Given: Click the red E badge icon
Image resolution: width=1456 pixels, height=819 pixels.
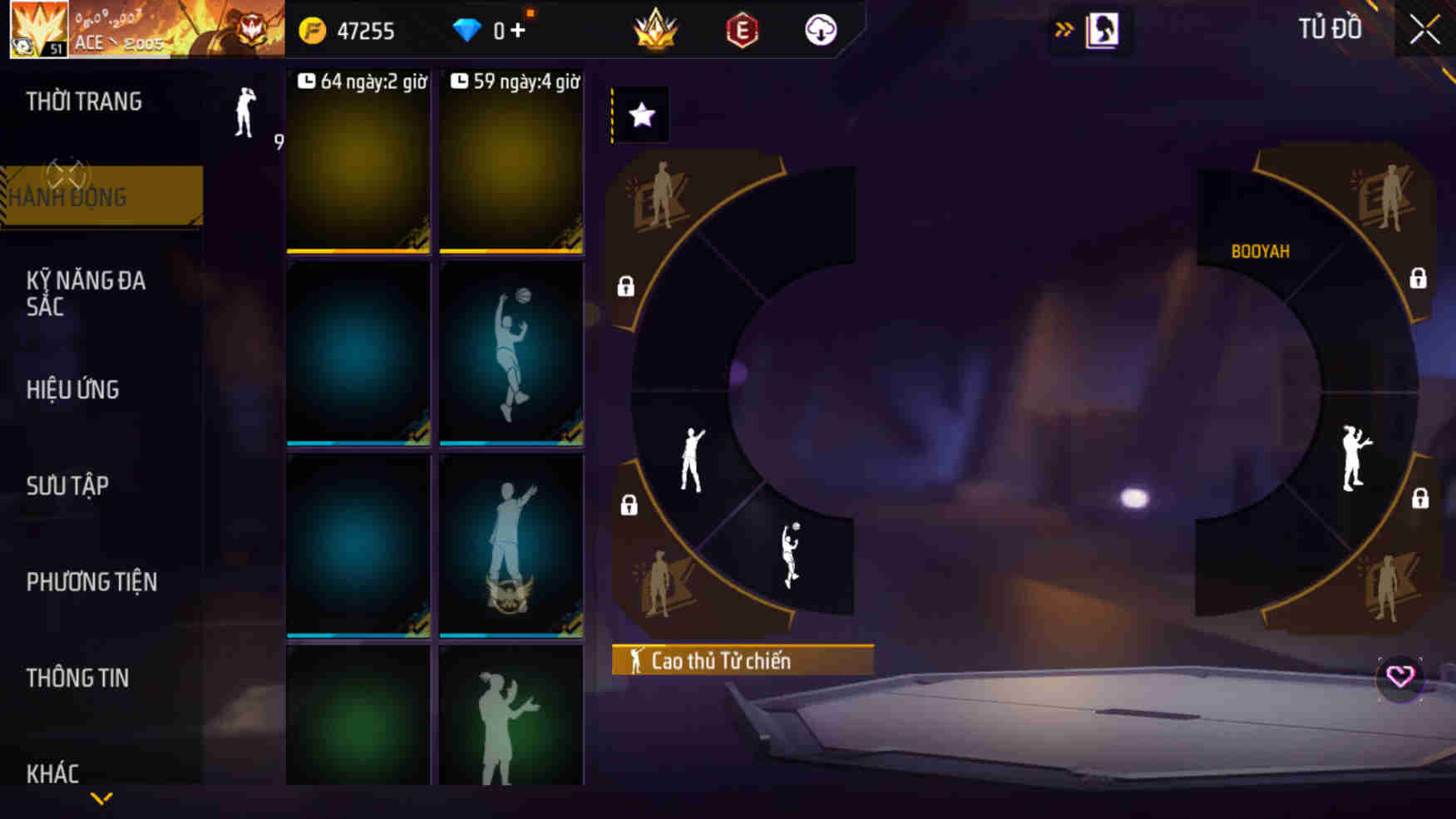Looking at the screenshot, I should (743, 31).
